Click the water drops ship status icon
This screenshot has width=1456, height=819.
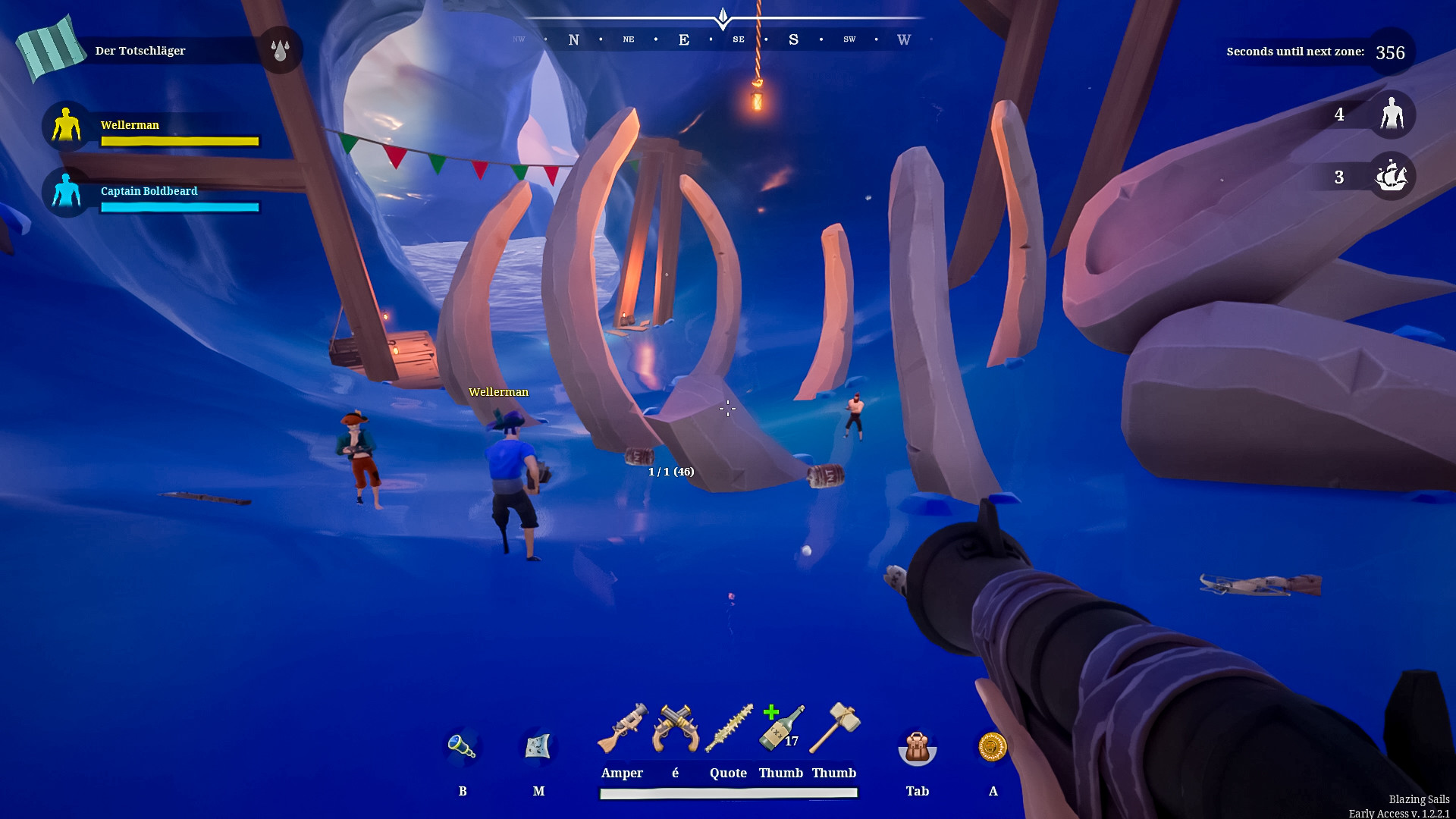point(280,50)
